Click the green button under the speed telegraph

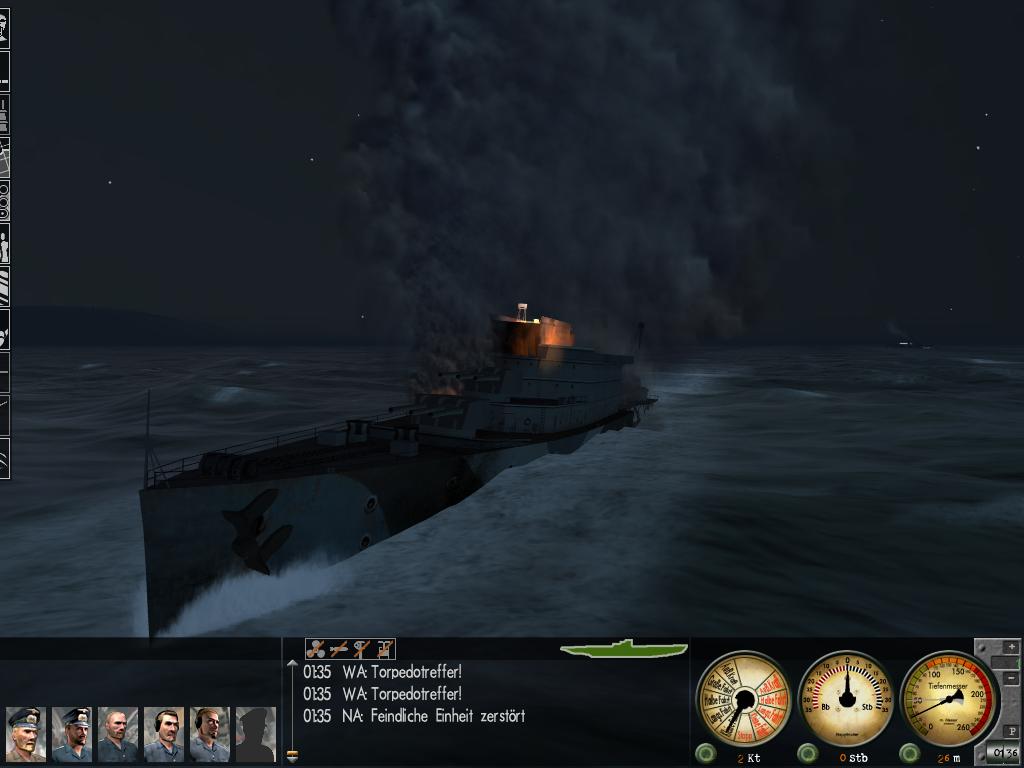706,753
